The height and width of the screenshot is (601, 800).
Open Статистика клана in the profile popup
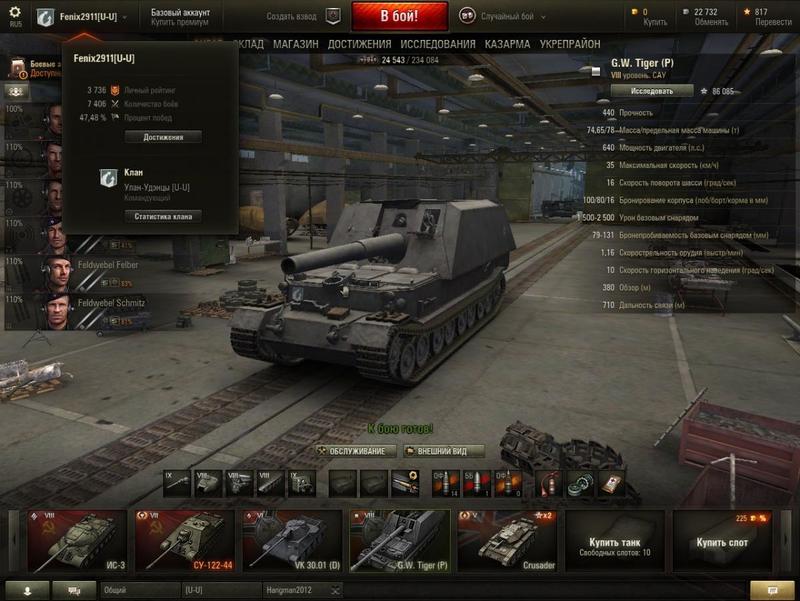point(163,216)
